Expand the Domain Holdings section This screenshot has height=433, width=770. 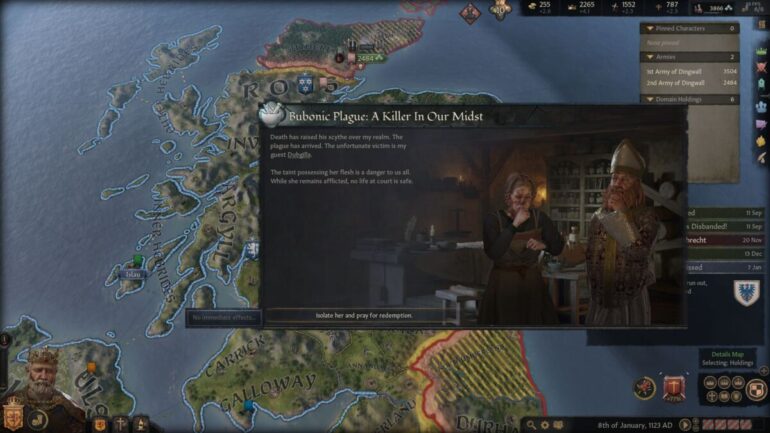(x=651, y=100)
